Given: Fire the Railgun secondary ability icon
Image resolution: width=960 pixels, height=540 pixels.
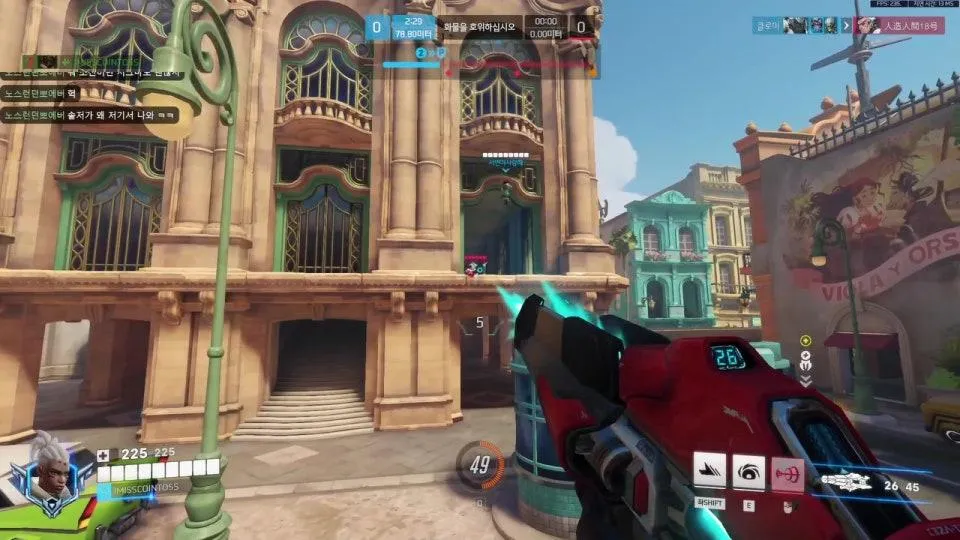Looking at the screenshot, I should (787, 470).
